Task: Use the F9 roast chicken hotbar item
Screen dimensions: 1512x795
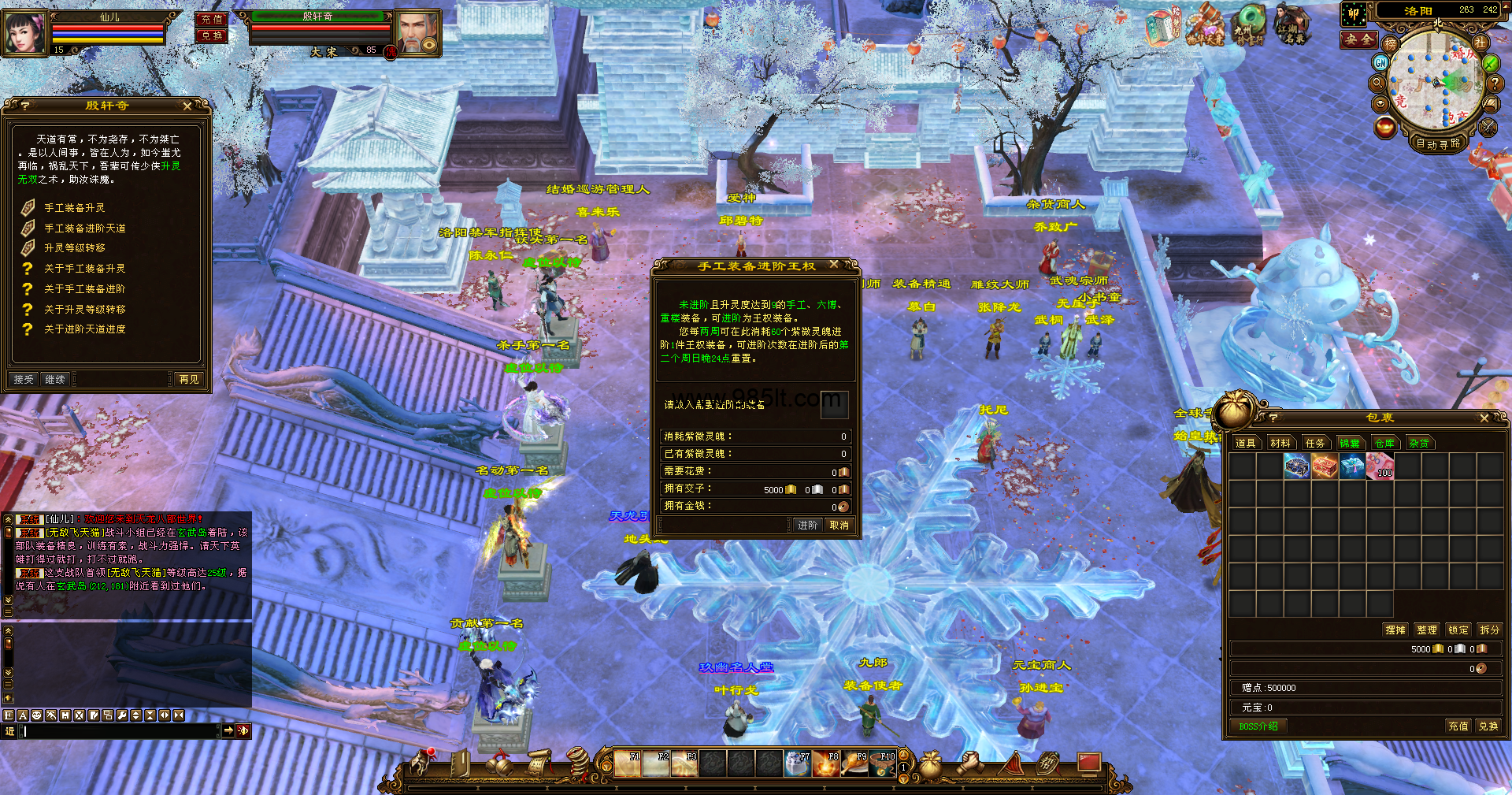Action: coord(855,763)
